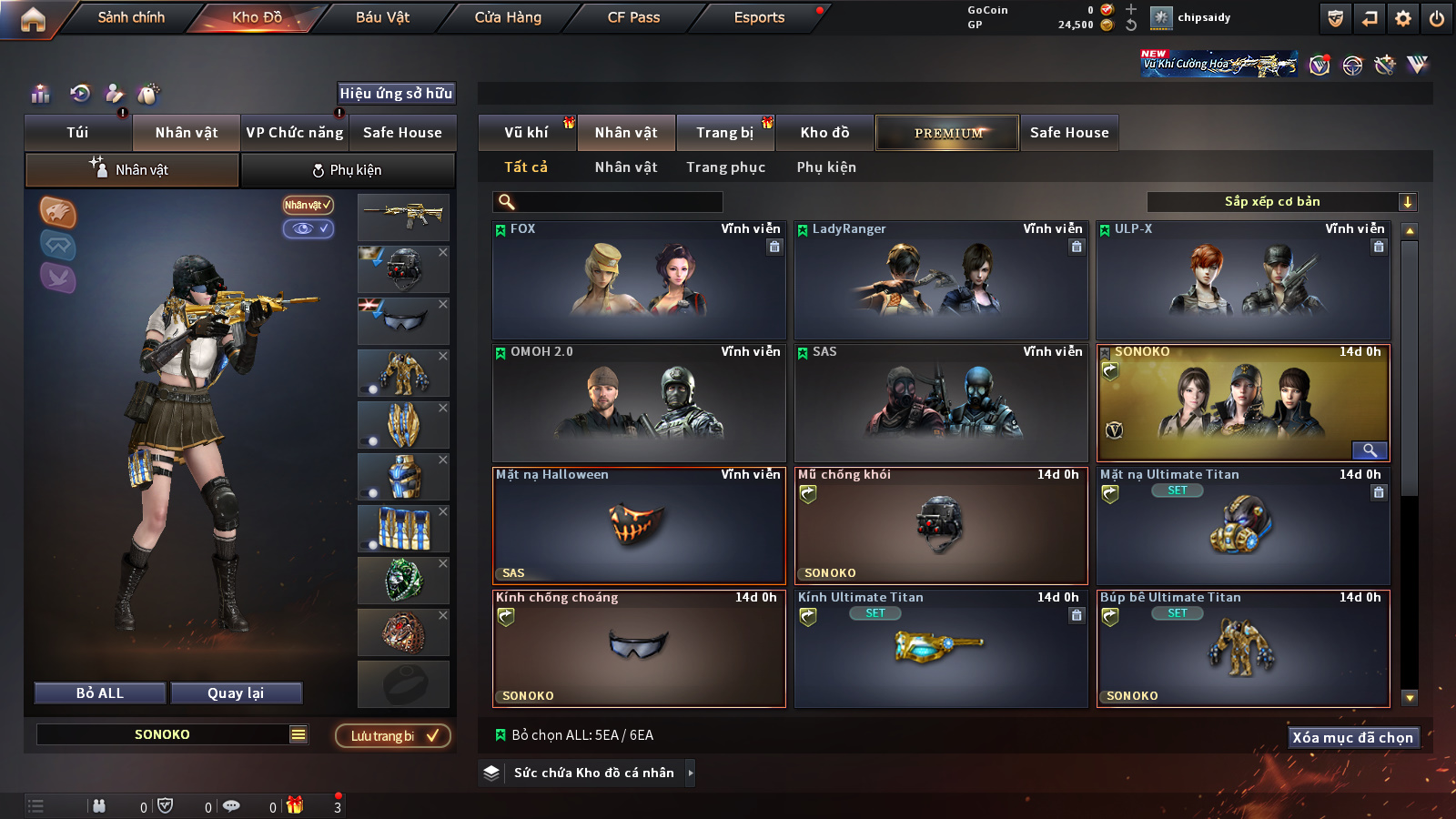Select the Mặt nạ Halloween mask item
The height and width of the screenshot is (819, 1456).
[639, 526]
